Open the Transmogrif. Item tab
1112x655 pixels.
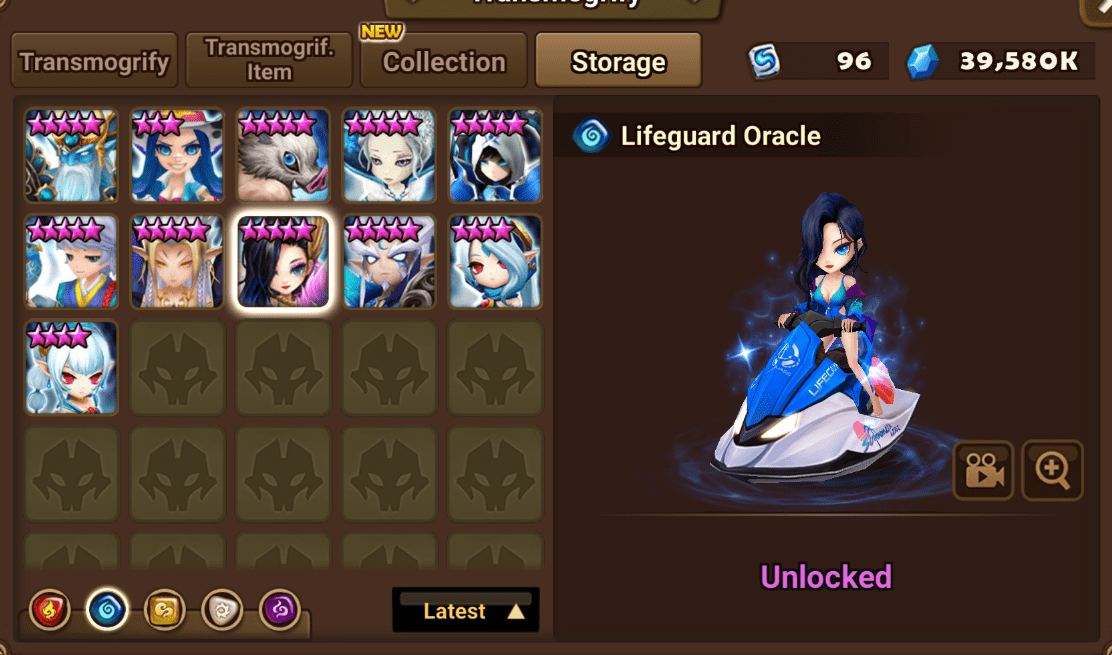[269, 61]
